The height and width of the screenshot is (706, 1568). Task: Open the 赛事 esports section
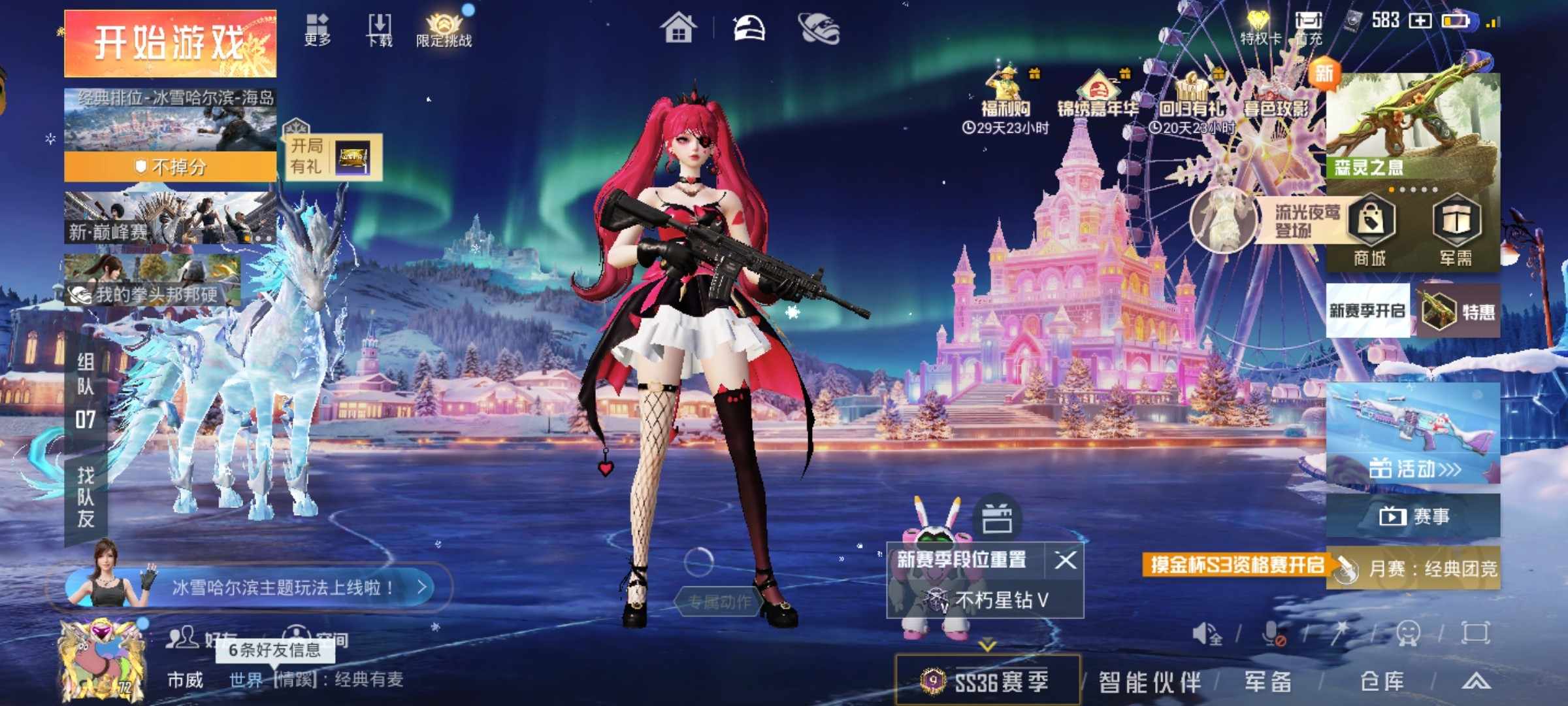1413,516
